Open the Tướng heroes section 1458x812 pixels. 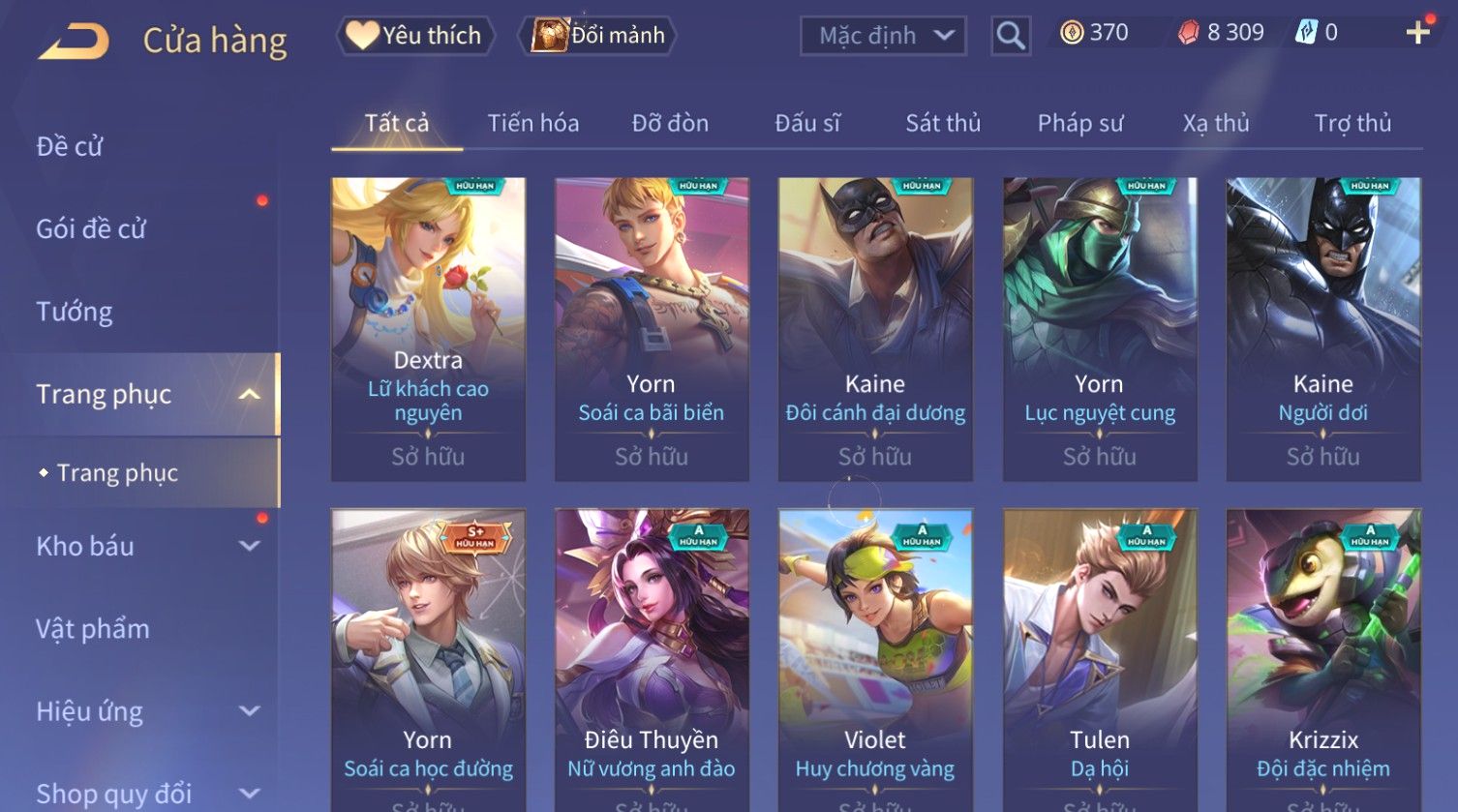(x=75, y=312)
